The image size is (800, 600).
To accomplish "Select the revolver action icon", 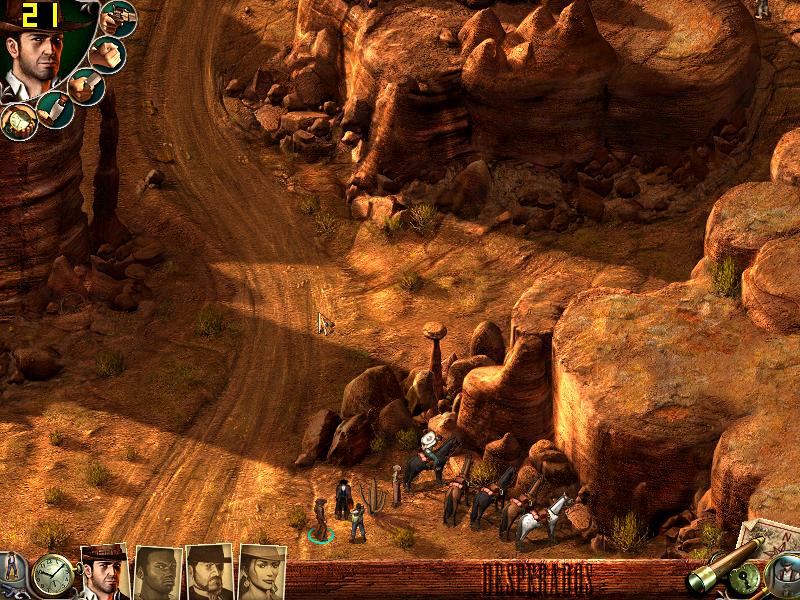I will coord(120,18).
